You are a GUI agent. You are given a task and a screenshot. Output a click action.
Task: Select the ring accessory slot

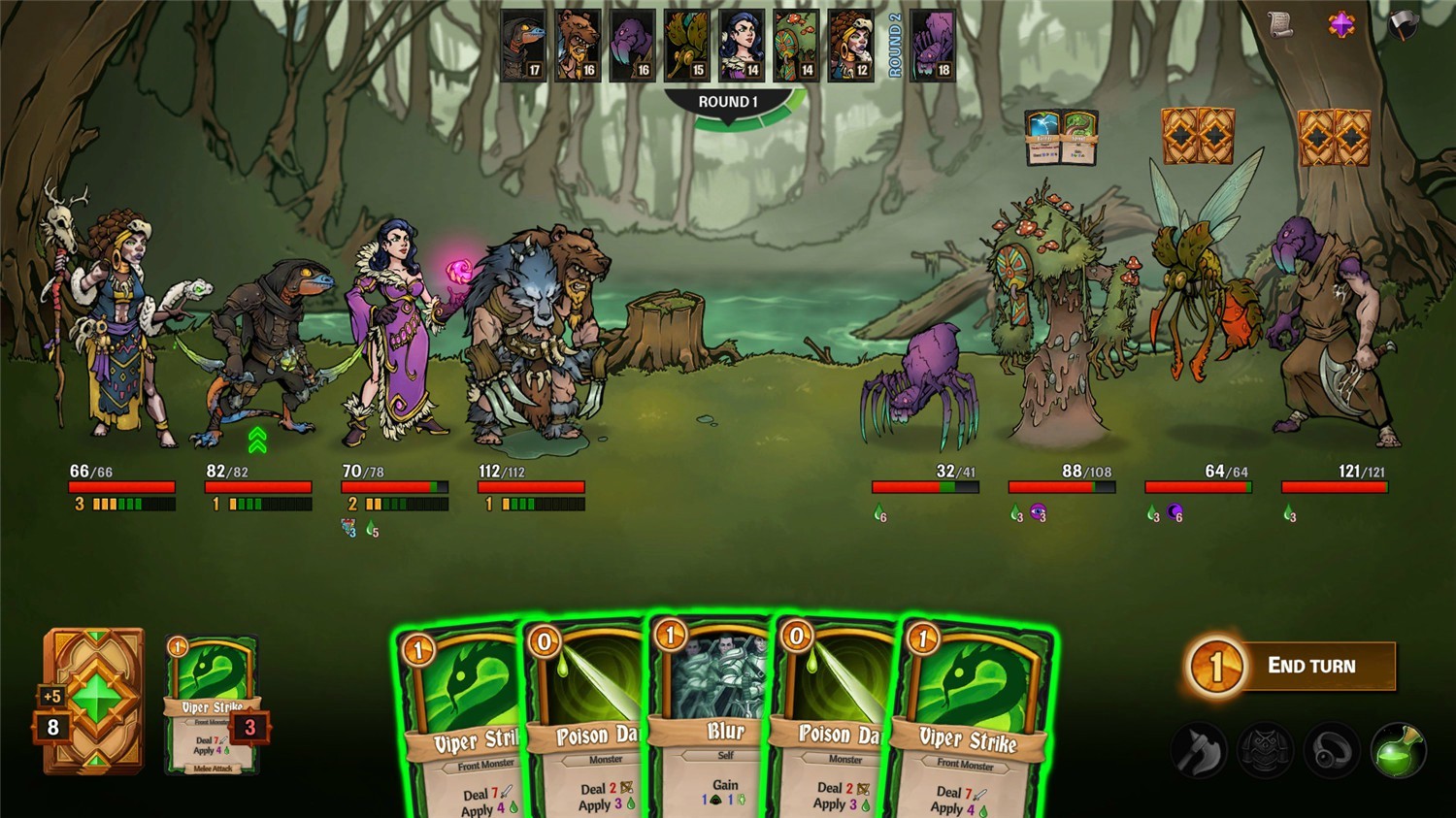click(1332, 750)
